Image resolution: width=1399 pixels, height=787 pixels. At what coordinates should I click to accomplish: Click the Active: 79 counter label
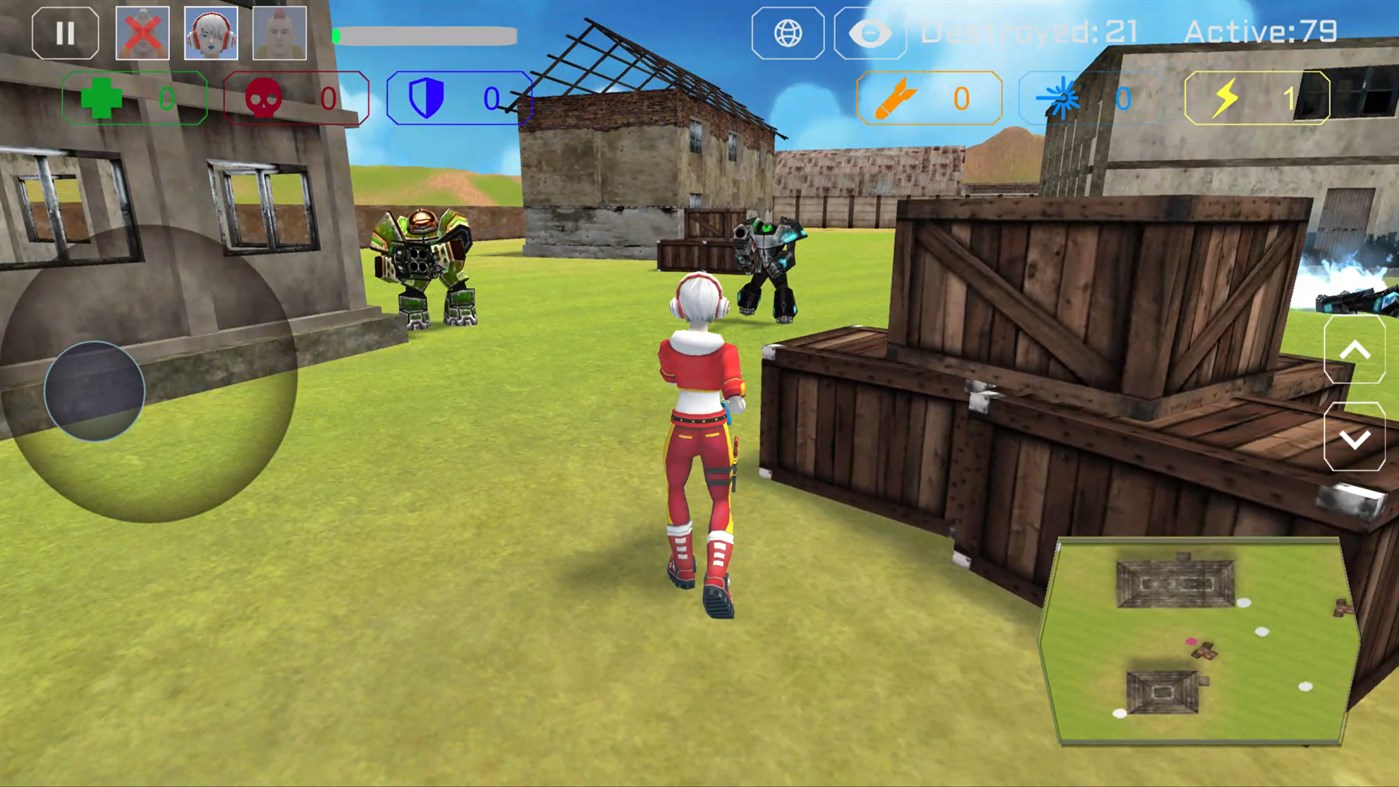[1258, 33]
